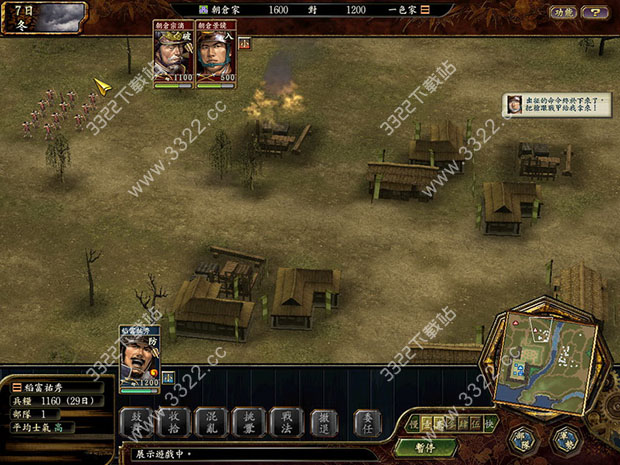Image resolution: width=620 pixels, height=465 pixels.
Task: Set game speed to 慢
Action: (x=414, y=423)
